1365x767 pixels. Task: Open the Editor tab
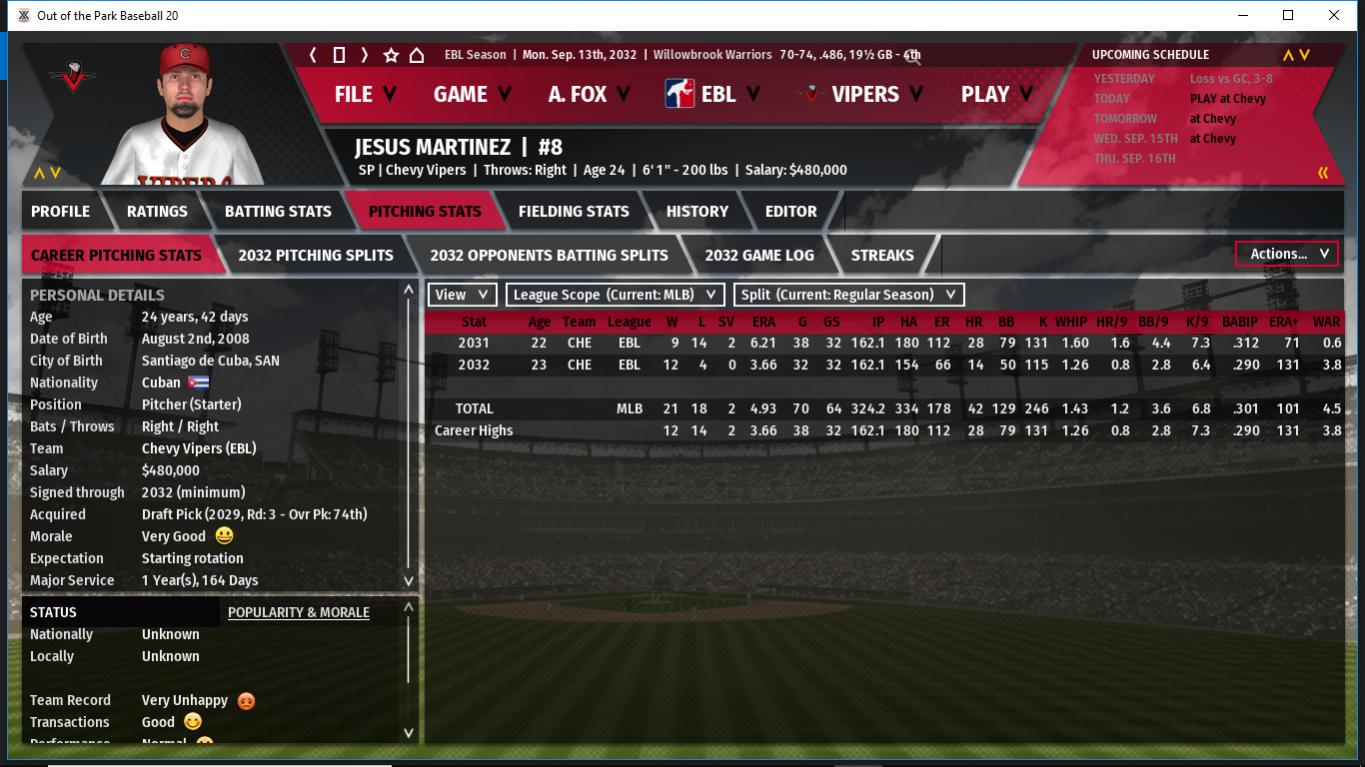click(x=790, y=211)
